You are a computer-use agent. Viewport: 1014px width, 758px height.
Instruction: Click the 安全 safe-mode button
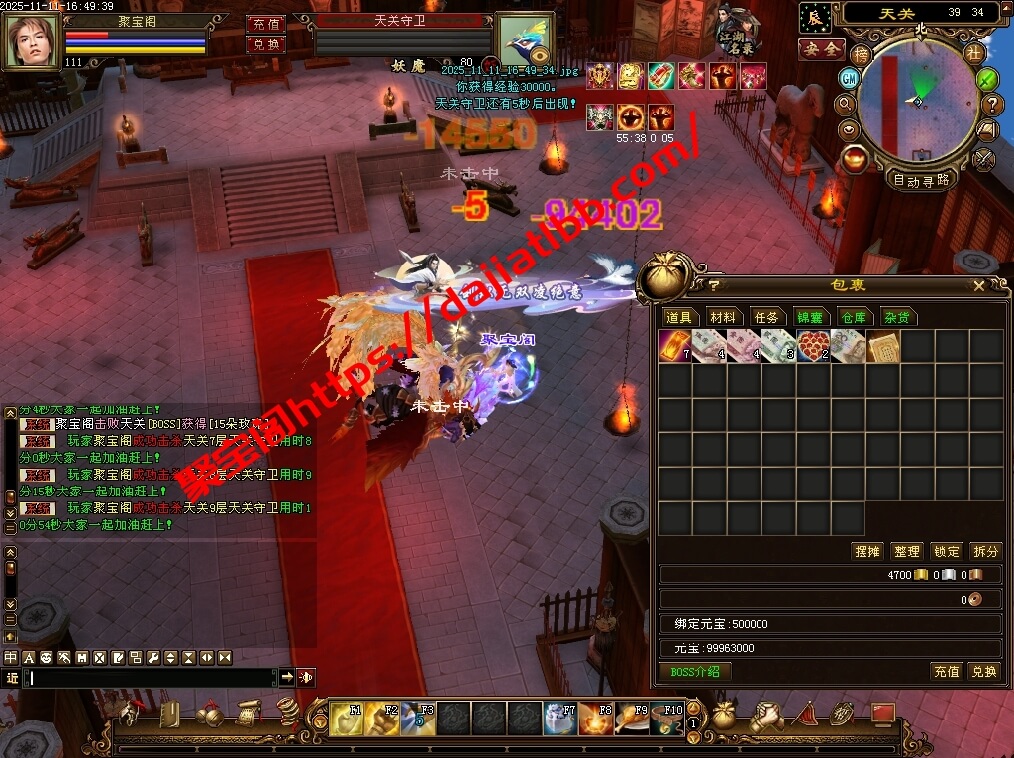(822, 48)
